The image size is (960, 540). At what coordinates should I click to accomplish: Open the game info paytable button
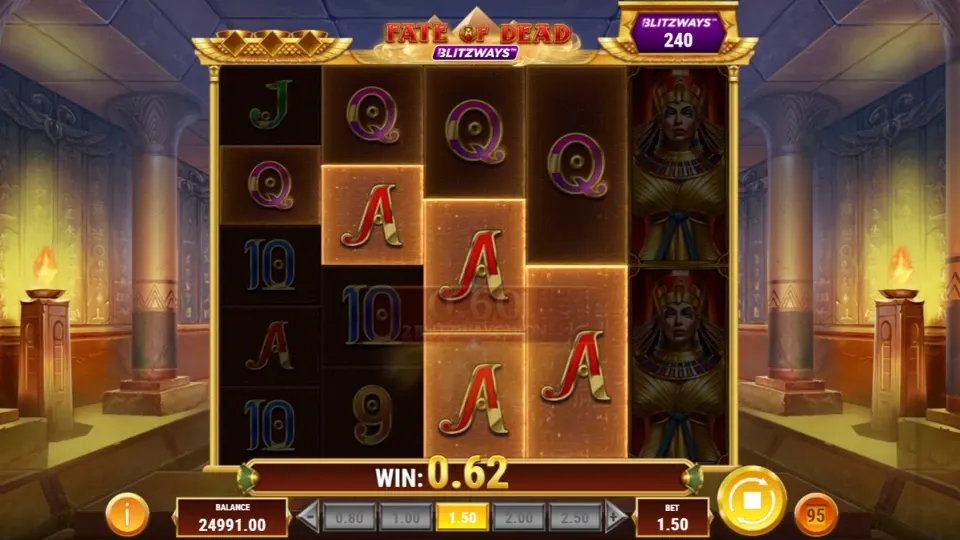128,515
